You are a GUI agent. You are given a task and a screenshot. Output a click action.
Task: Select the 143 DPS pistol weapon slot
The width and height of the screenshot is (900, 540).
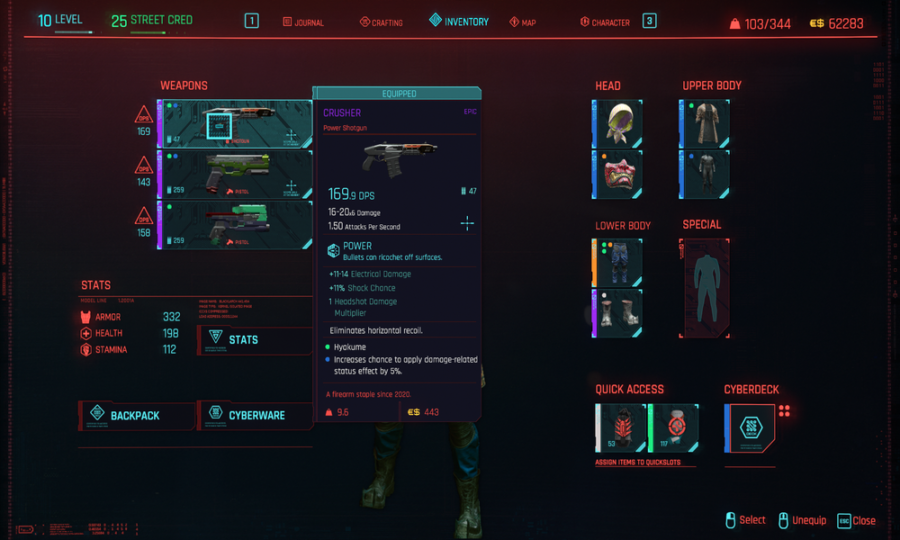click(235, 174)
